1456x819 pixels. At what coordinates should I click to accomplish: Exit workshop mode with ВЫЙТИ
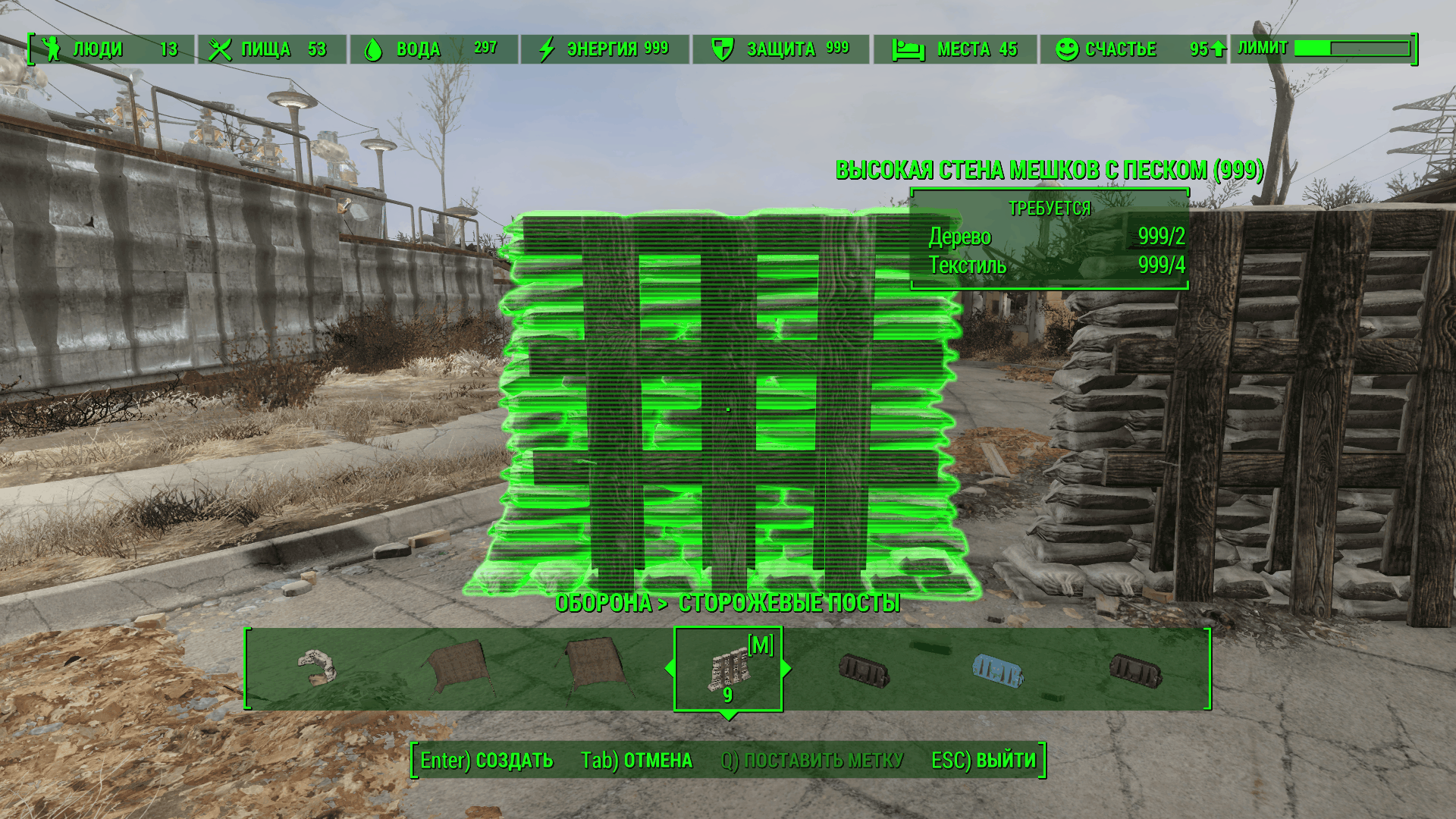[983, 761]
